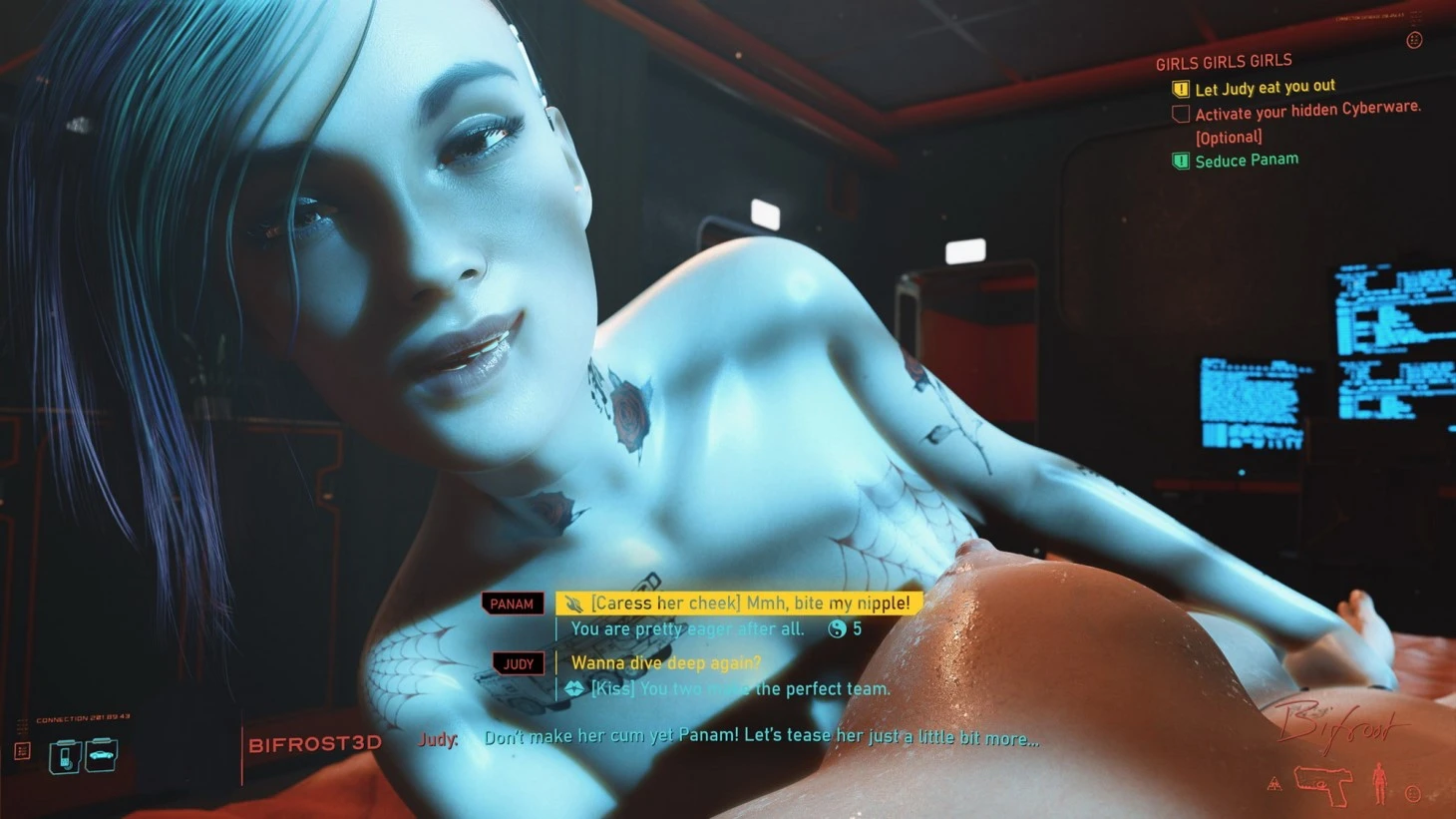Viewport: 1456px width, 819px height.
Task: Choose the highlighted Caress her cheek reply
Action: click(x=738, y=604)
